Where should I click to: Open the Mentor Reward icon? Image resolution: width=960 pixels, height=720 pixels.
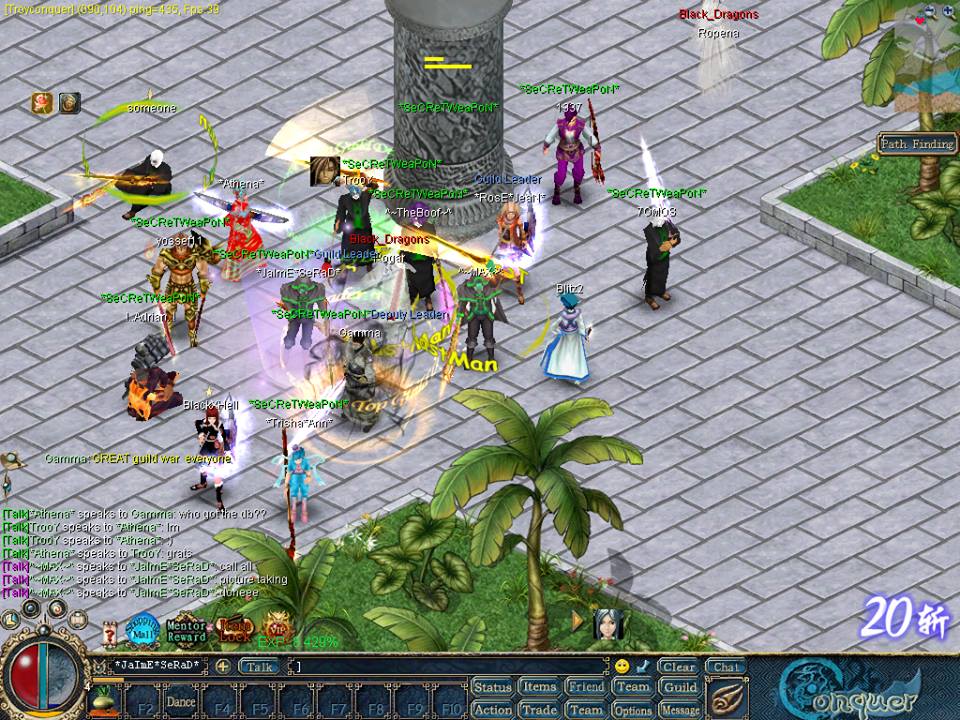[187, 630]
